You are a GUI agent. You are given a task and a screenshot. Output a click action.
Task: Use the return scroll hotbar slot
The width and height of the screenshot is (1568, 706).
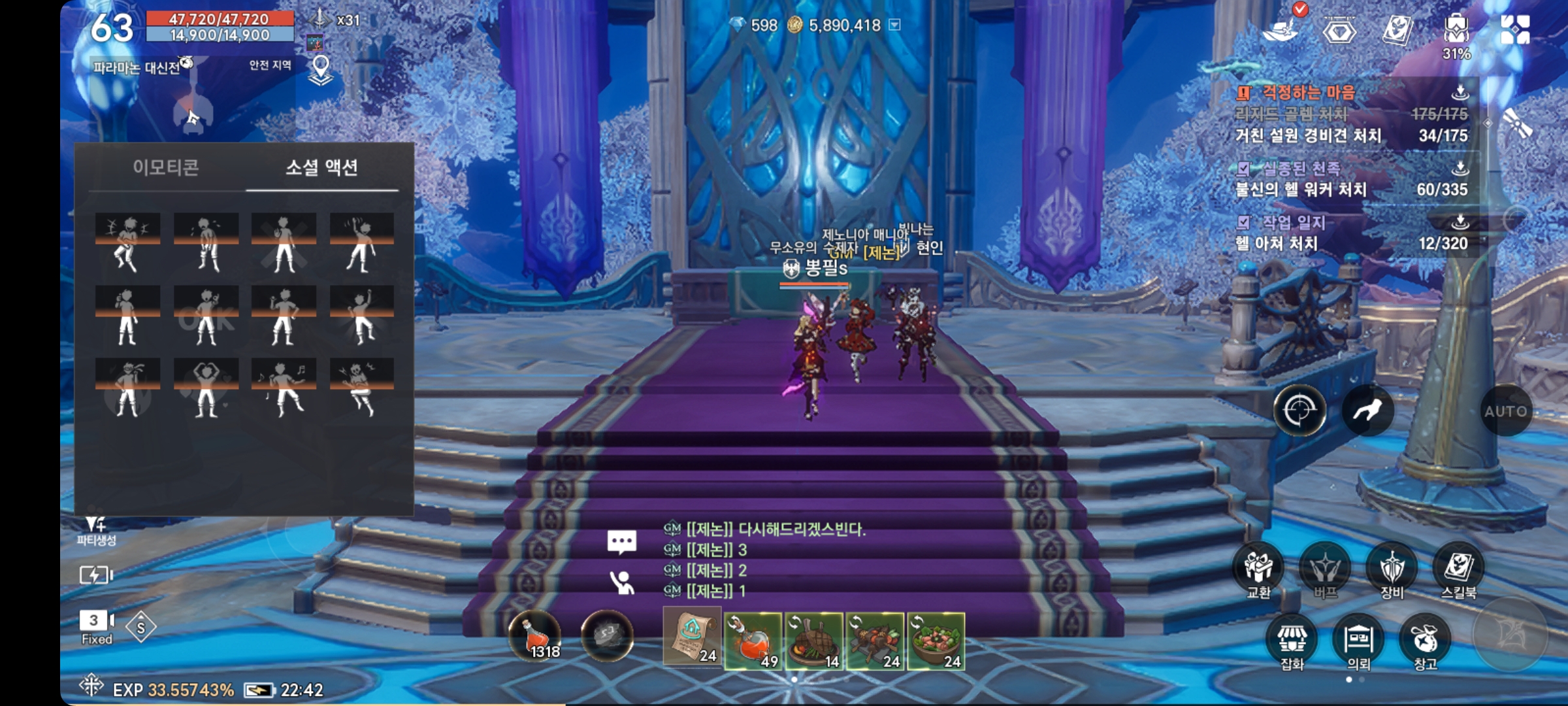coord(692,636)
